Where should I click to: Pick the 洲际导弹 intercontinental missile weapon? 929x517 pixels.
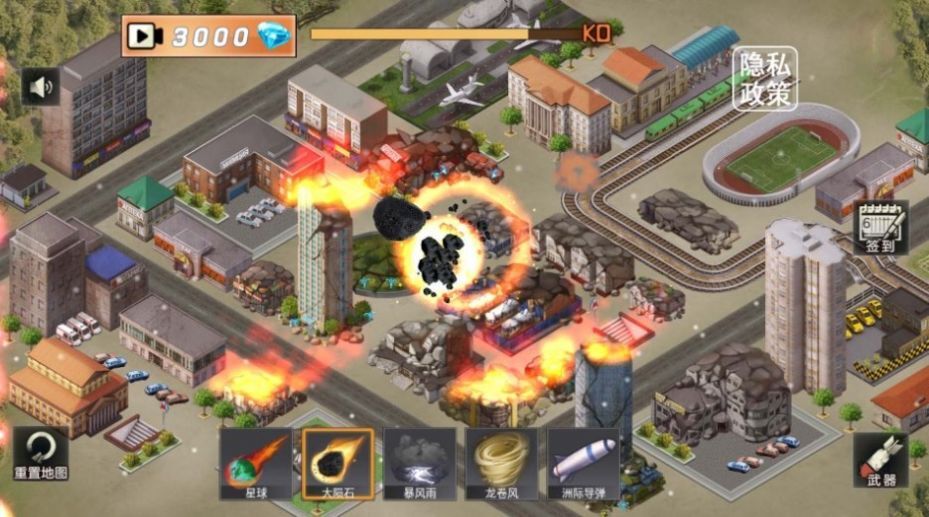point(583,463)
